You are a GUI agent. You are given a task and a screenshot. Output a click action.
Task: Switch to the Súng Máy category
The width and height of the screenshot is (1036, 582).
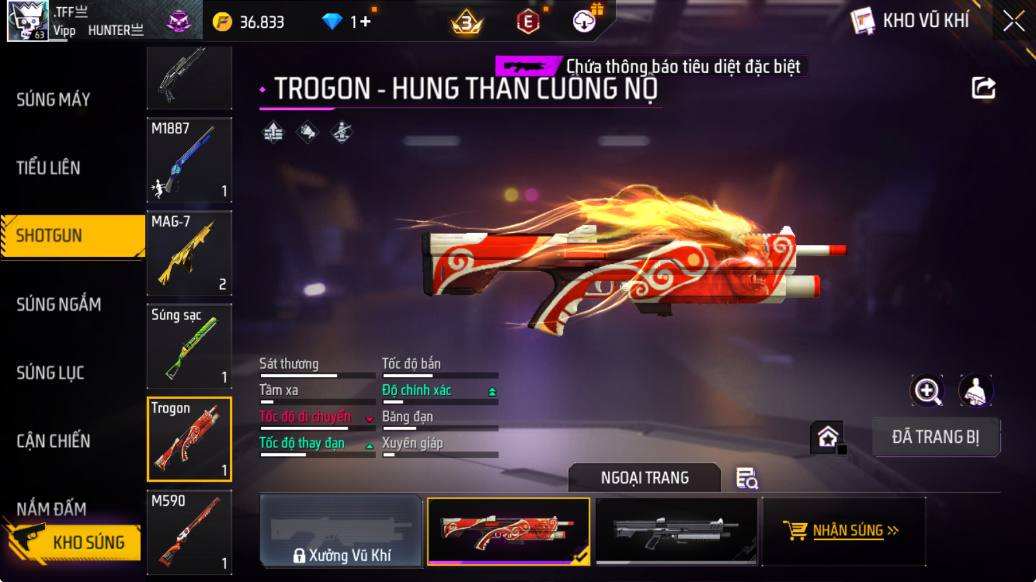point(54,99)
